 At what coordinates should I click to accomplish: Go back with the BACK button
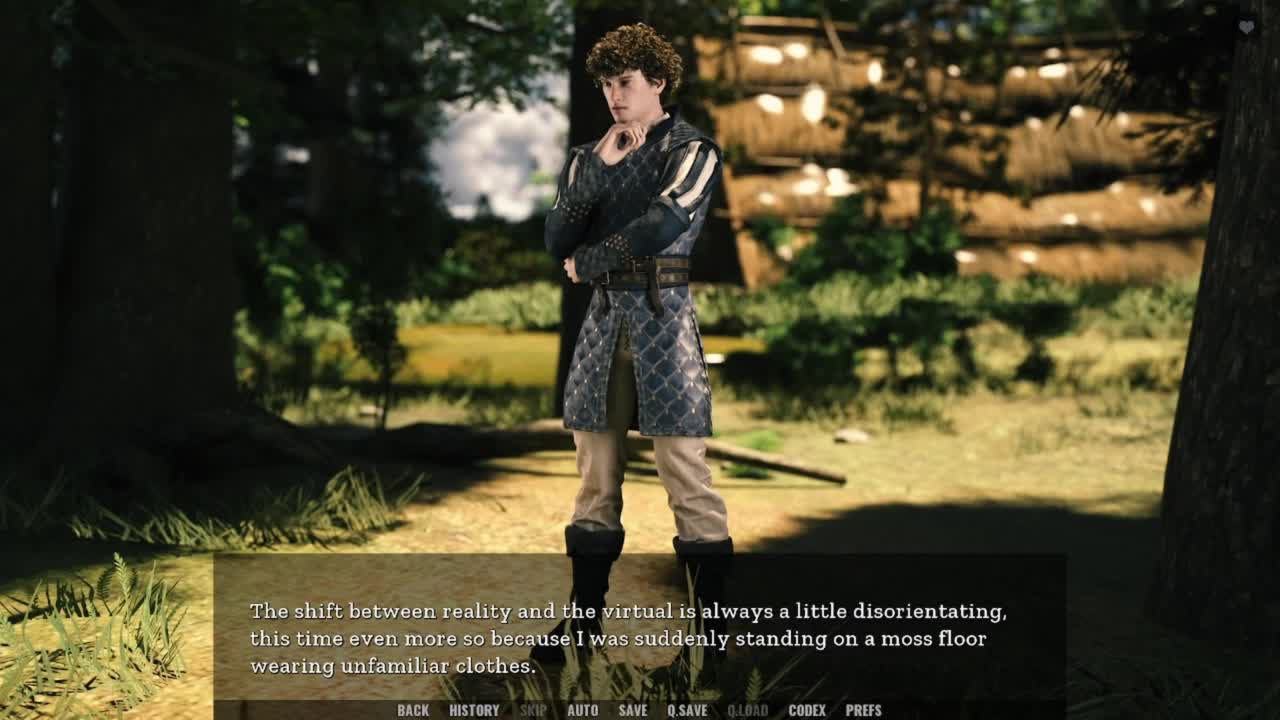(413, 710)
